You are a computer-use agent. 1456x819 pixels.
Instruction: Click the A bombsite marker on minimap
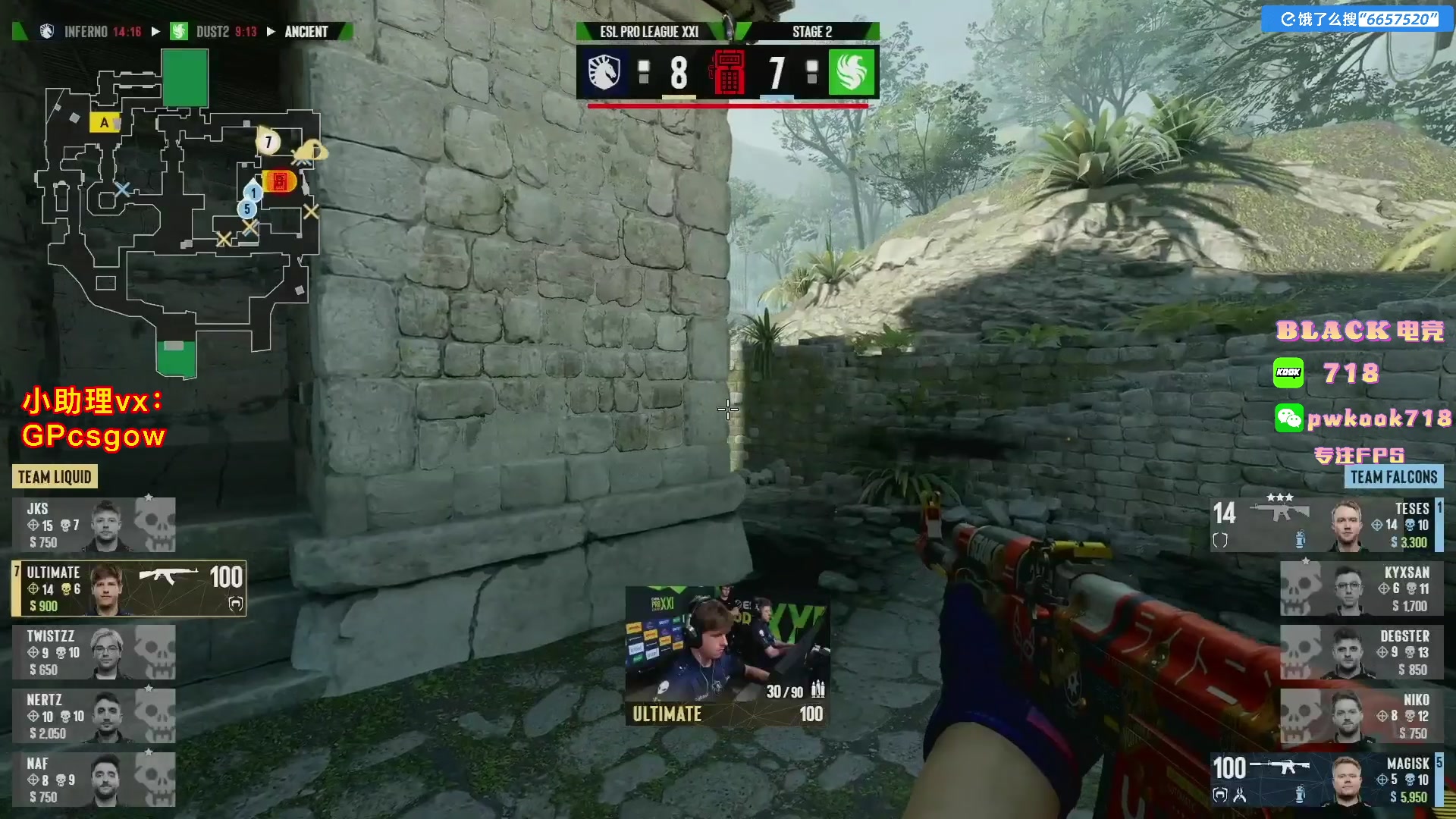point(104,122)
